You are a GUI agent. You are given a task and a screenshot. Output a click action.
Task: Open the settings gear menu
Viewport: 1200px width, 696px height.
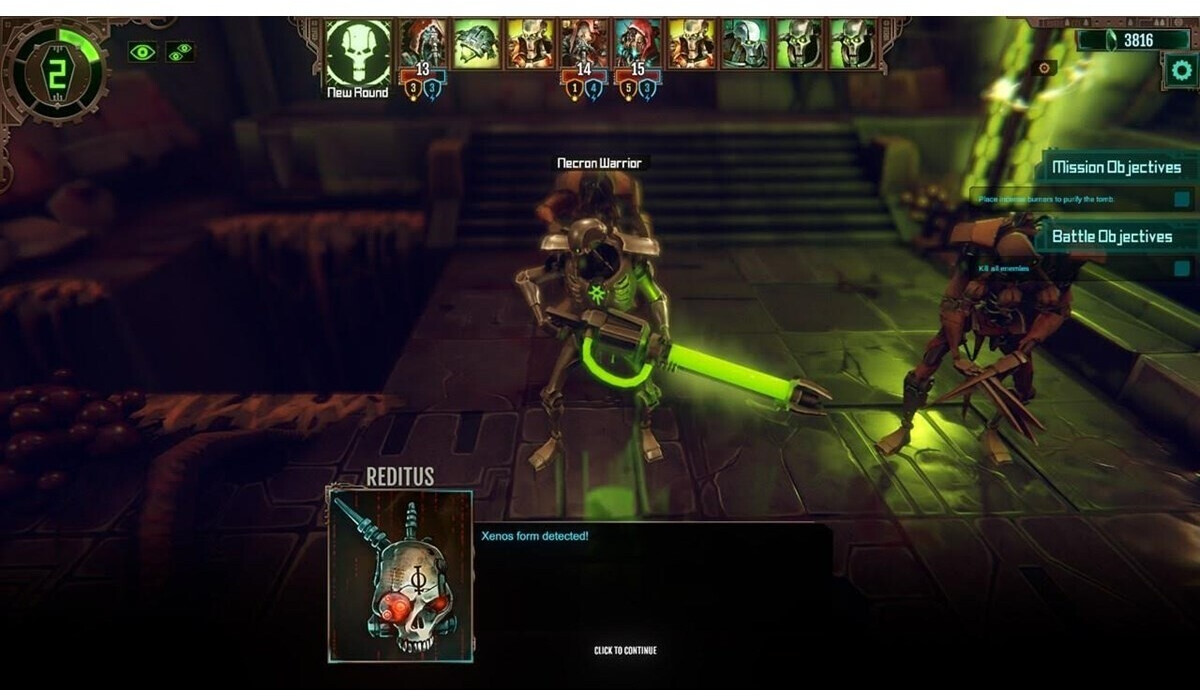point(1181,71)
